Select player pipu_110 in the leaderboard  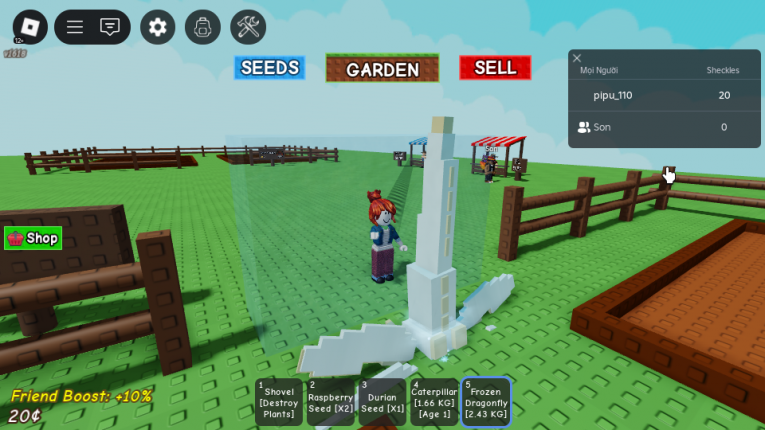[613, 95]
